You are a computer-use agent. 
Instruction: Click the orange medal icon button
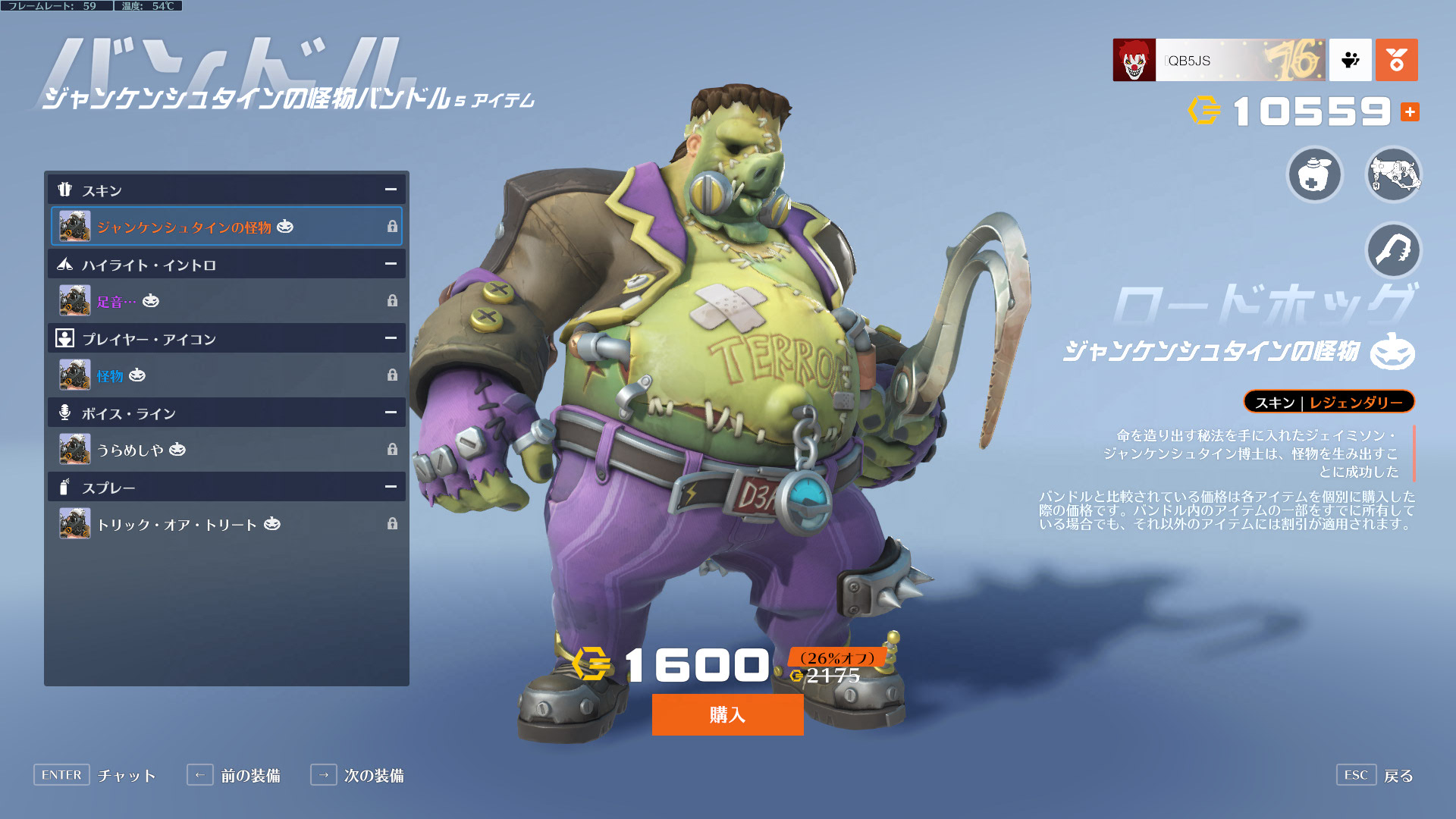1396,60
